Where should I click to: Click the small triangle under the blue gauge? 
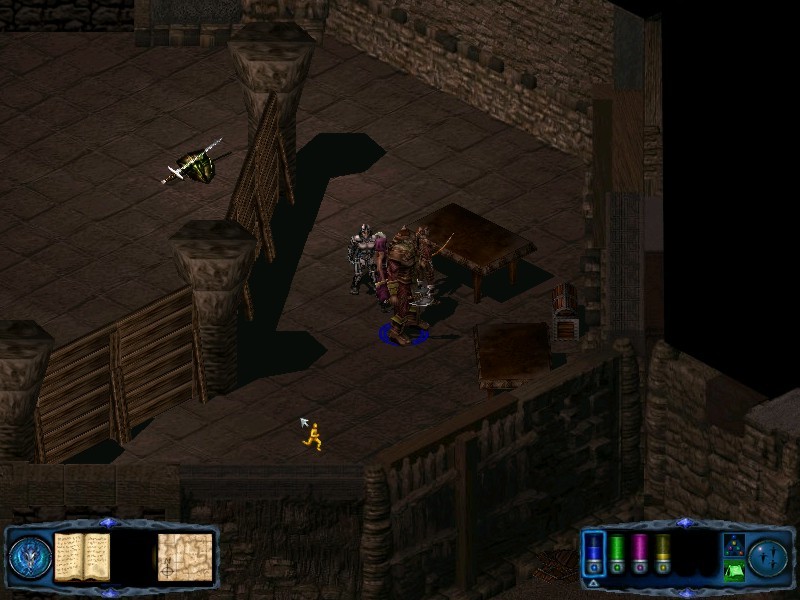593,582
